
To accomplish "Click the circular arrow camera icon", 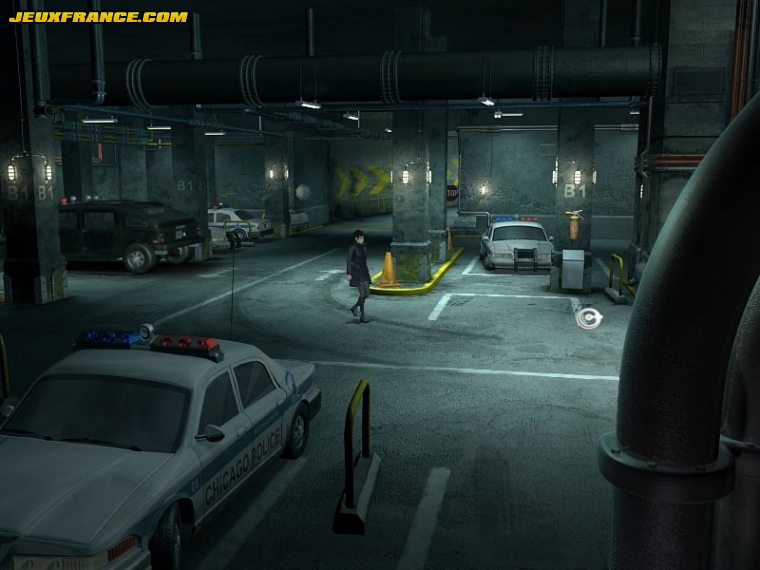I will 589,318.
